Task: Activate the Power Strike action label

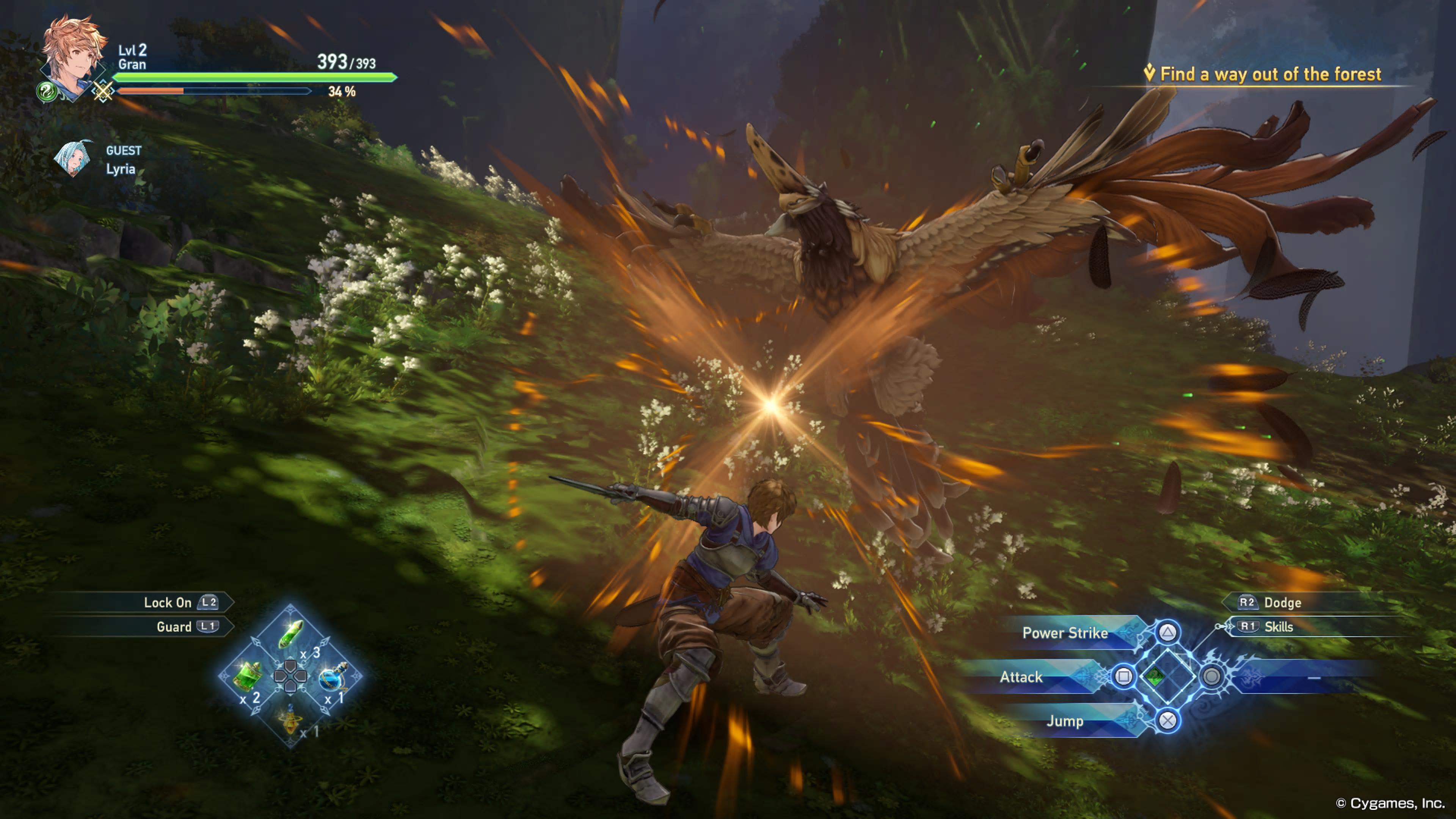Action: 1065,632
